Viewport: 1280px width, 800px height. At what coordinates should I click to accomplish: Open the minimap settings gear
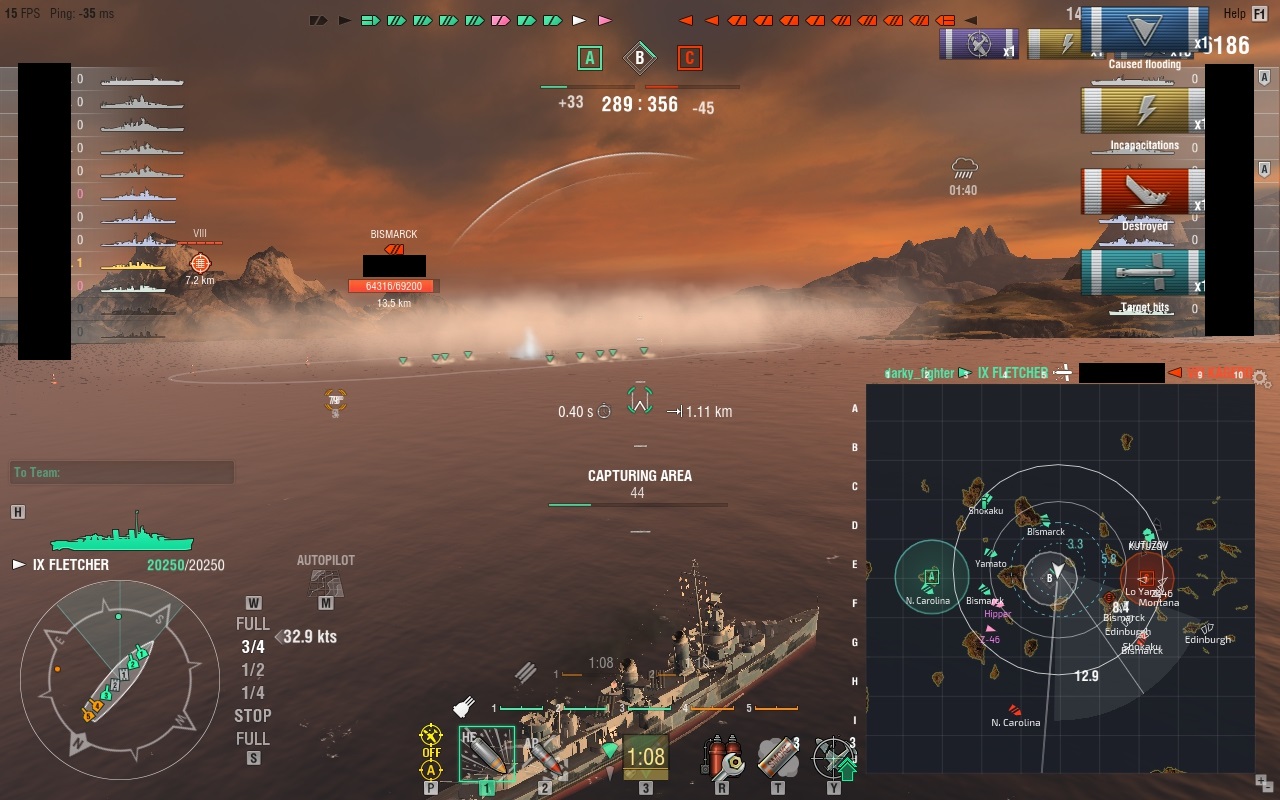(1262, 379)
